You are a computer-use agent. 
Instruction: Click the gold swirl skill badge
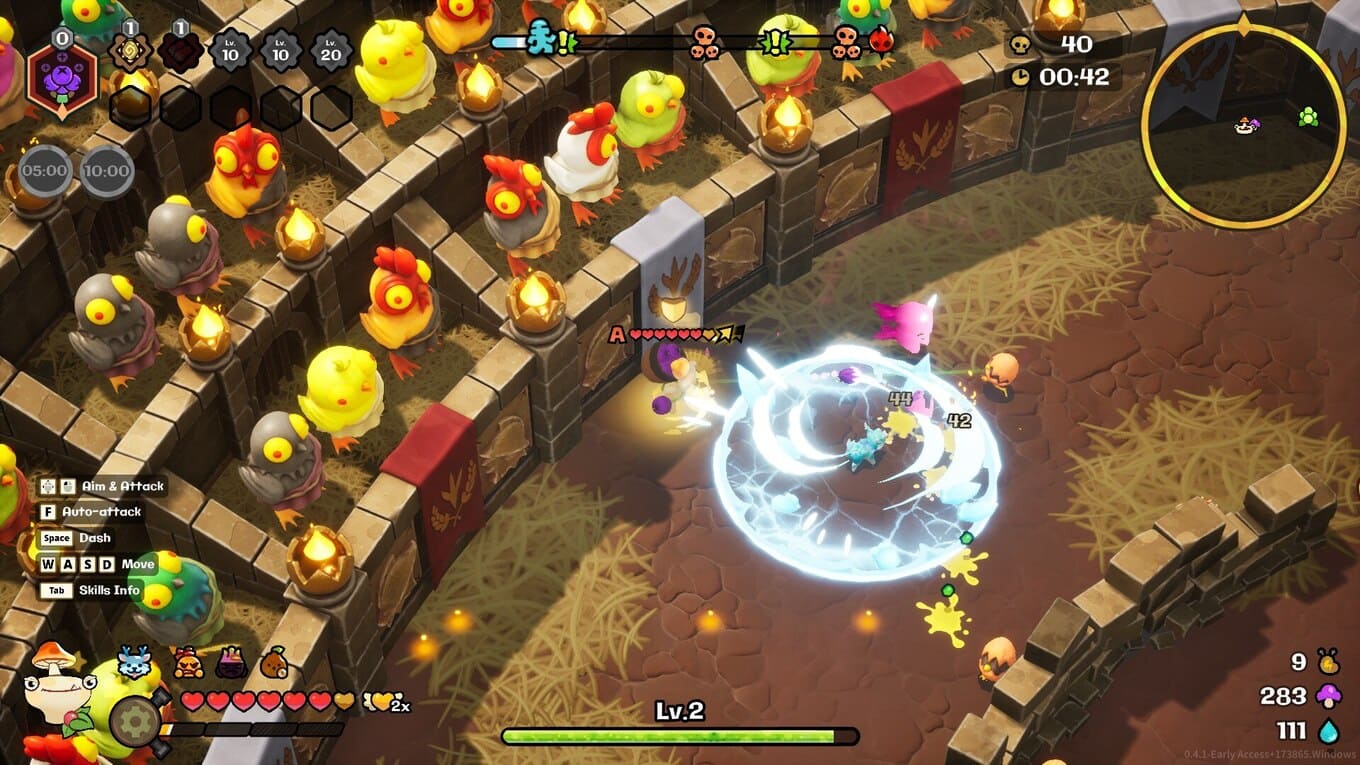130,50
